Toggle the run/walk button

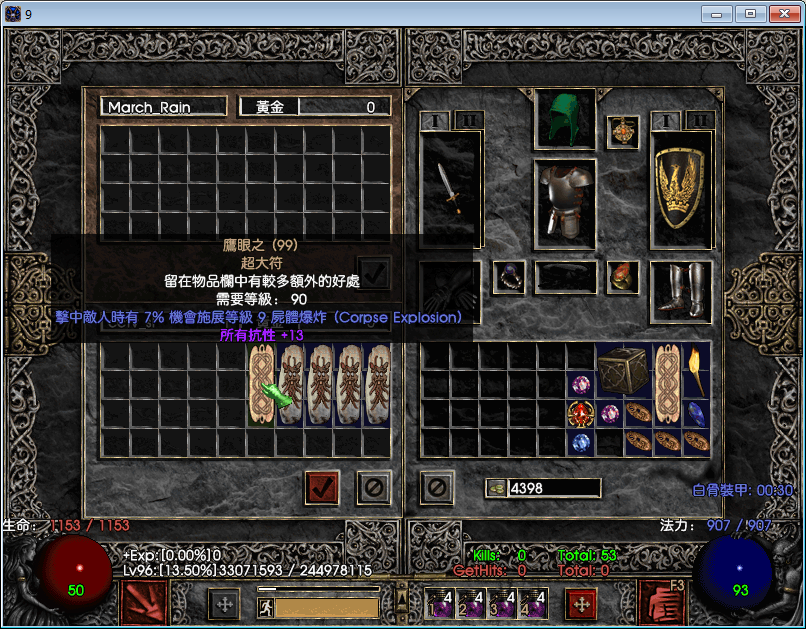tap(266, 607)
